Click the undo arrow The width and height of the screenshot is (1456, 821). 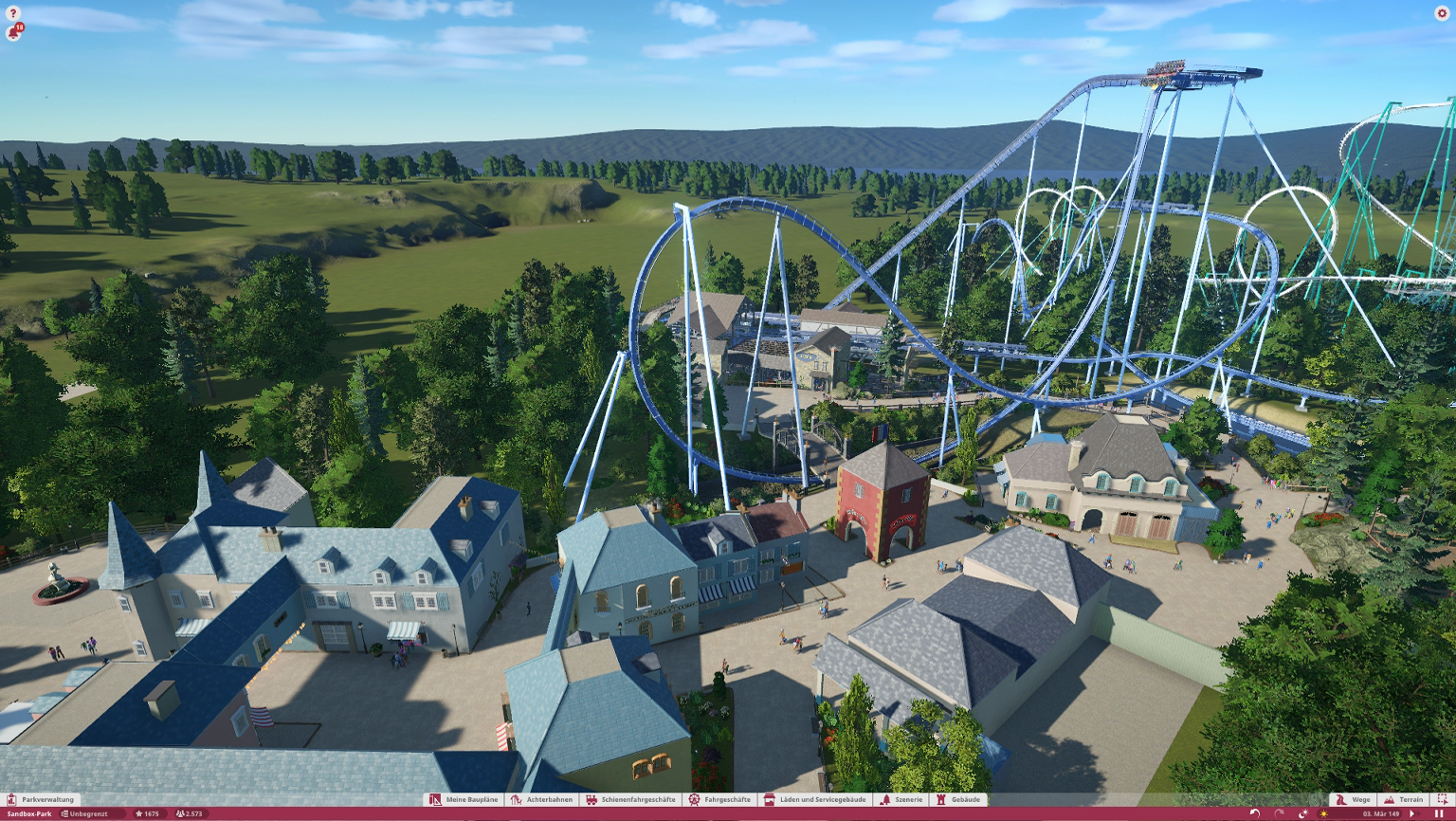pos(1255,813)
